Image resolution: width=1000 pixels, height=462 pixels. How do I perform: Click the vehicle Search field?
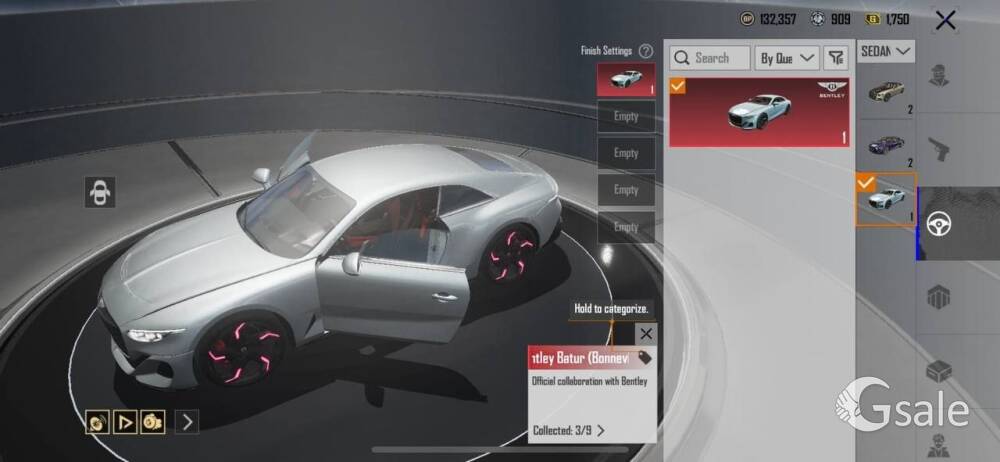(x=710, y=58)
